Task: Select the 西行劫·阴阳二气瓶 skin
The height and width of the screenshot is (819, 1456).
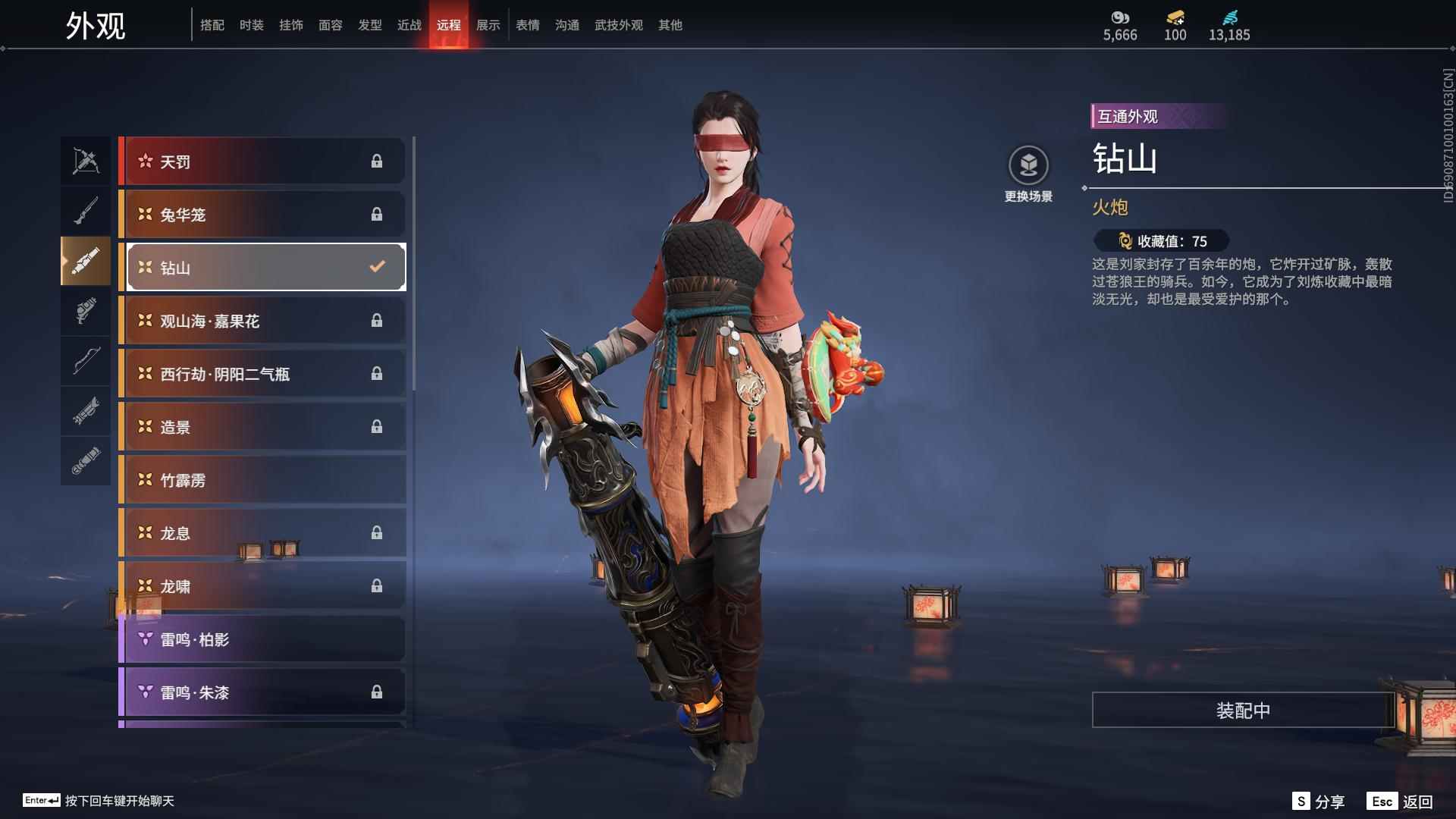Action: click(x=262, y=374)
